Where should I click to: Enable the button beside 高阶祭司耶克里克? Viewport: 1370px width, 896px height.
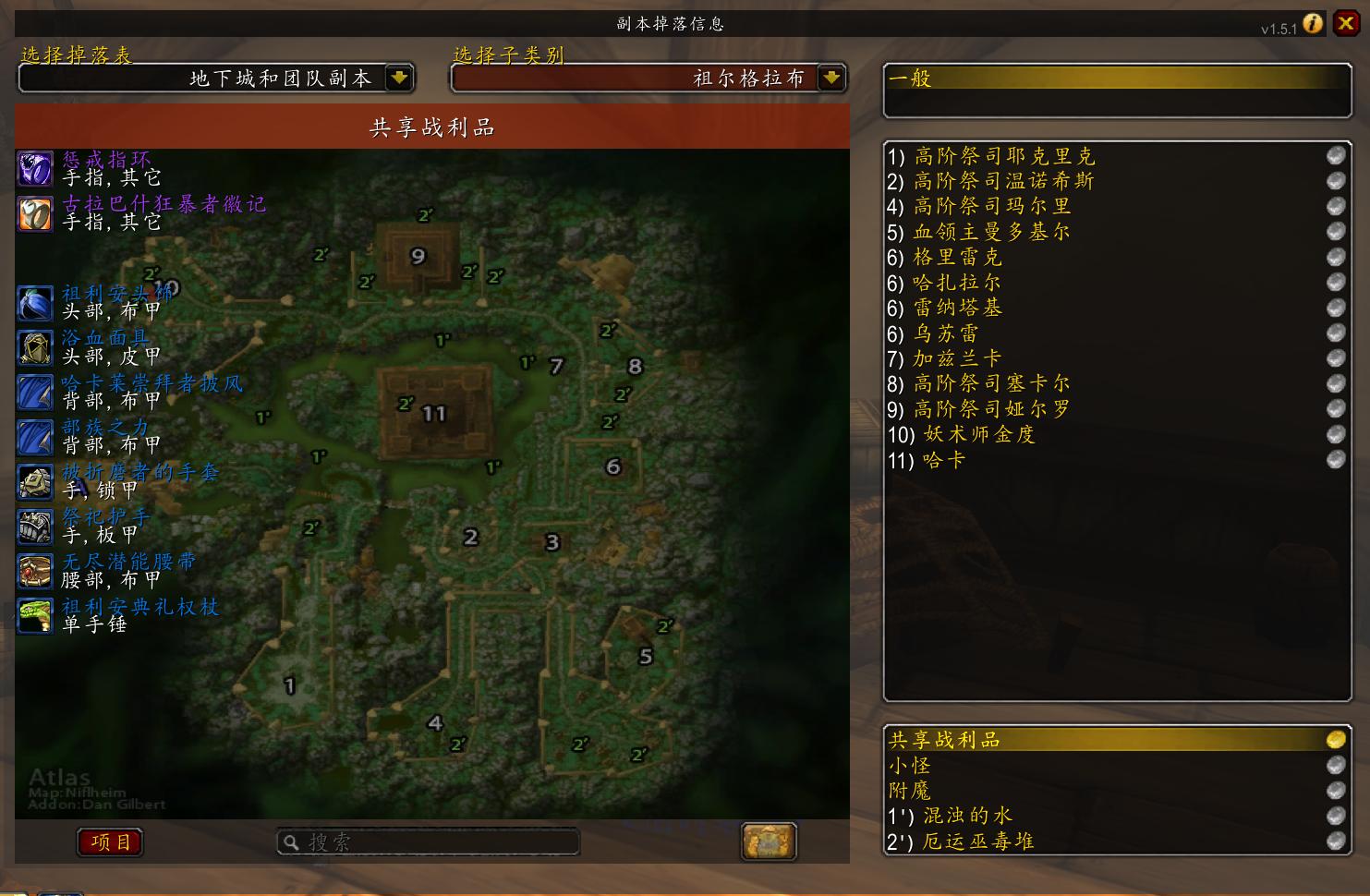[1335, 155]
